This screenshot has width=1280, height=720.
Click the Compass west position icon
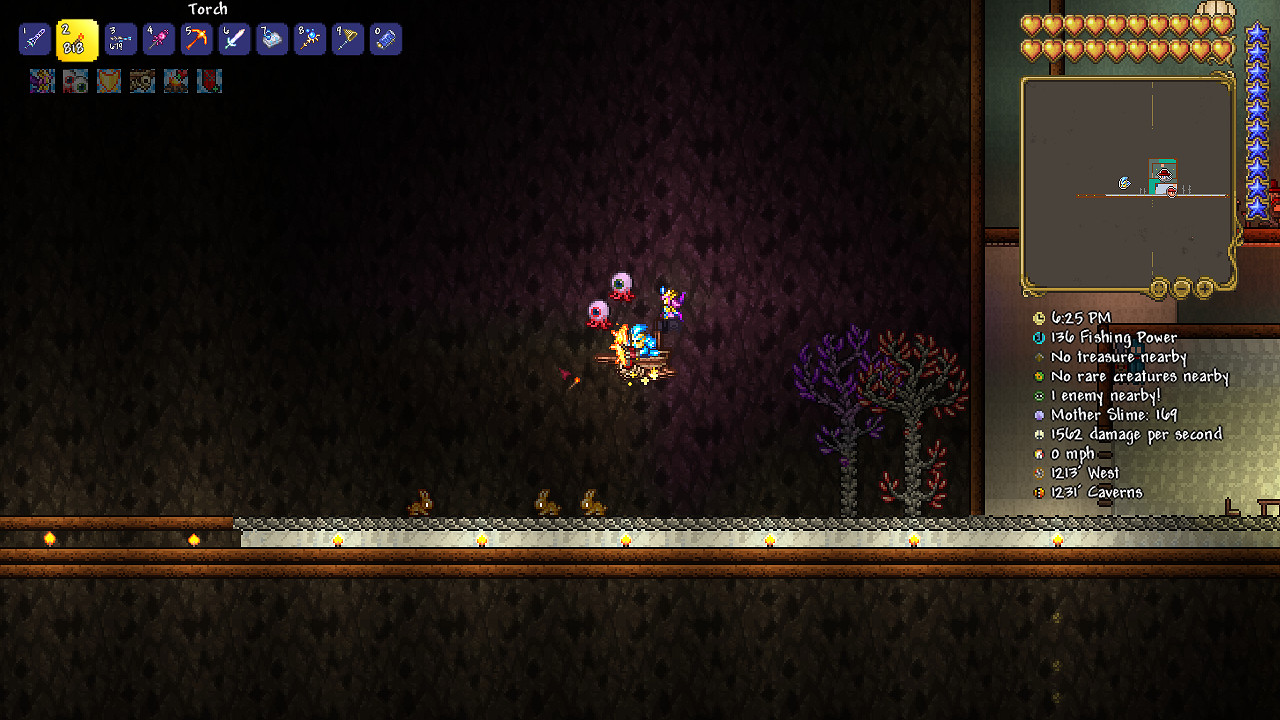(1040, 472)
